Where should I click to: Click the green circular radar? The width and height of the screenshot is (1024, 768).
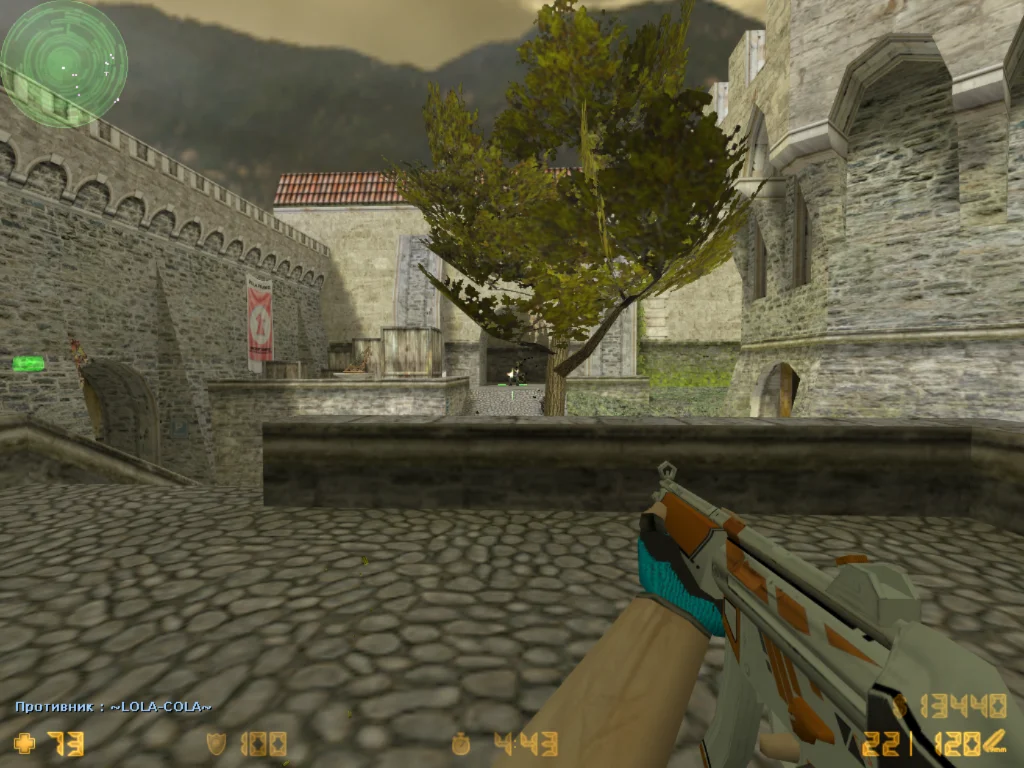click(x=63, y=63)
